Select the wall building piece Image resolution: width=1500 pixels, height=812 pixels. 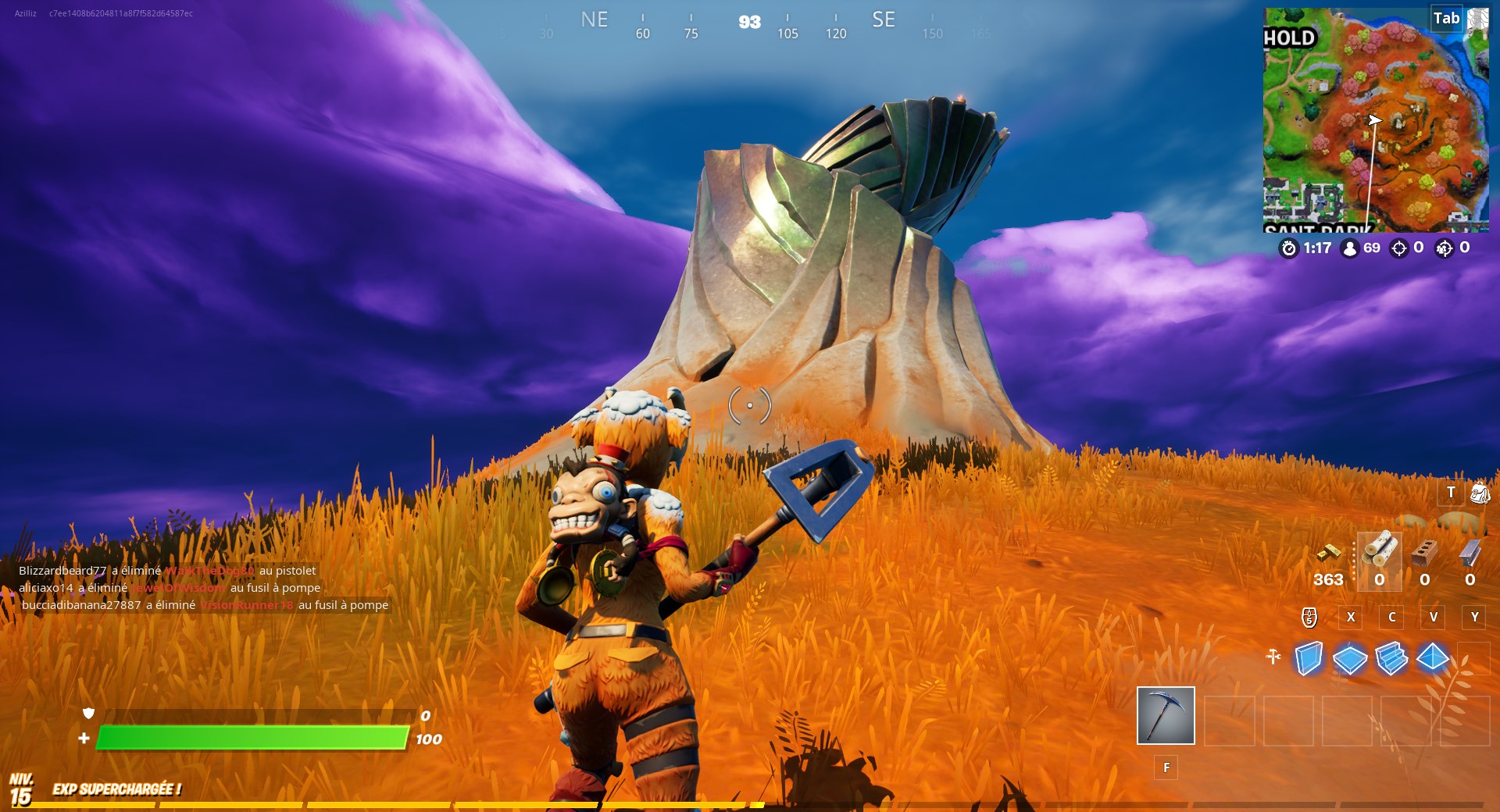tap(1310, 660)
